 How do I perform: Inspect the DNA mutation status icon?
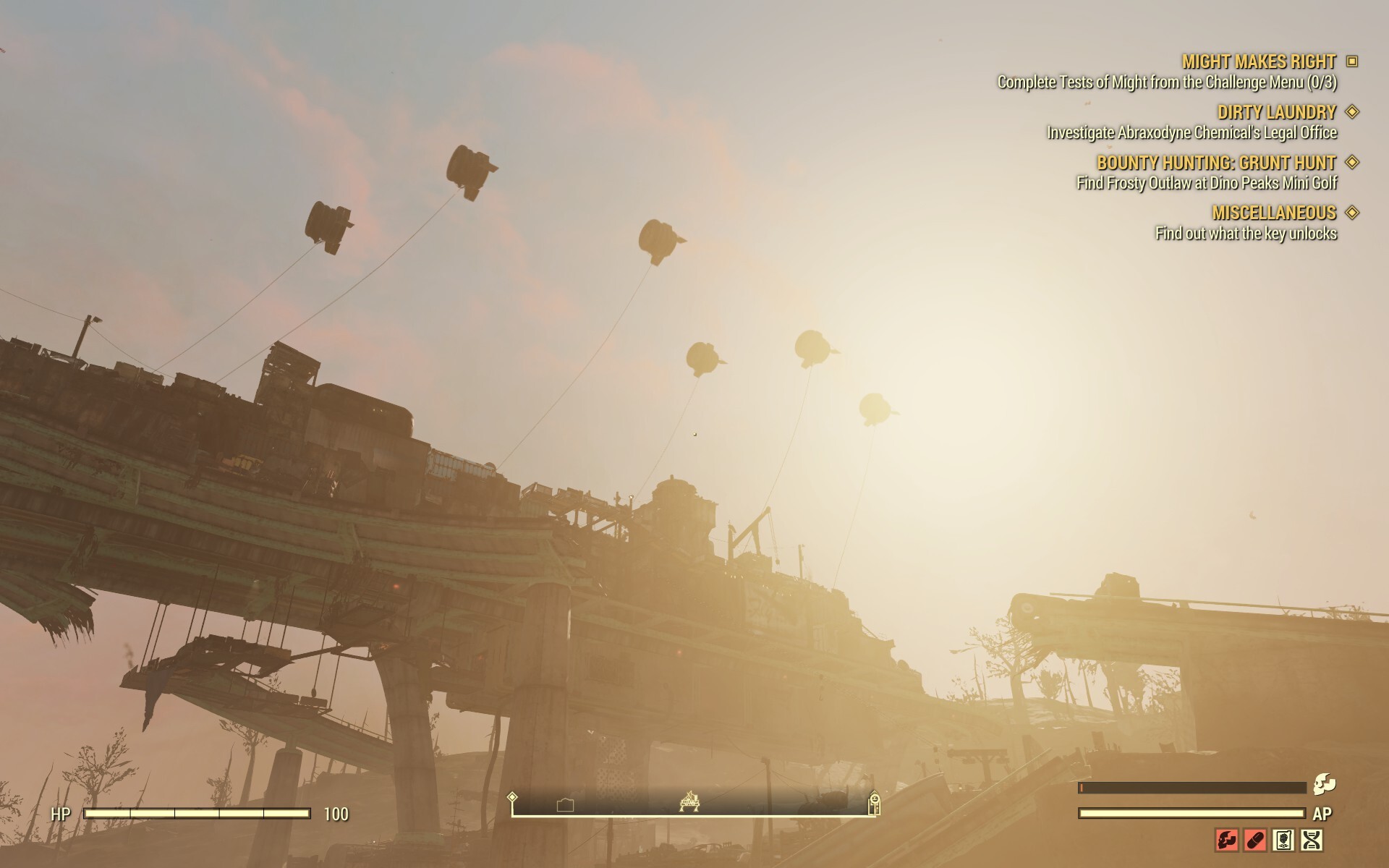click(x=1311, y=841)
